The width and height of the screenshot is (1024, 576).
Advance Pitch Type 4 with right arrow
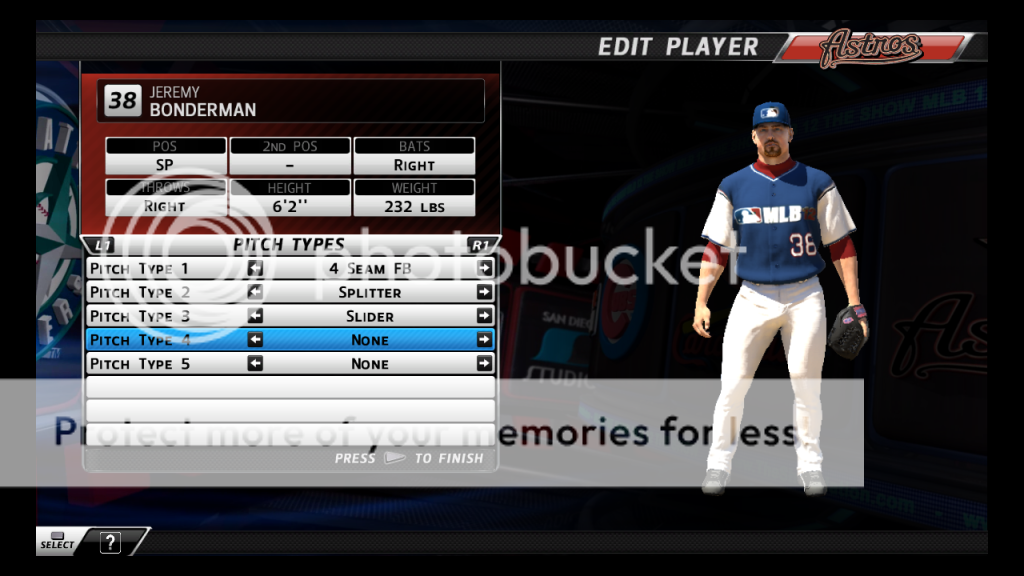point(485,340)
